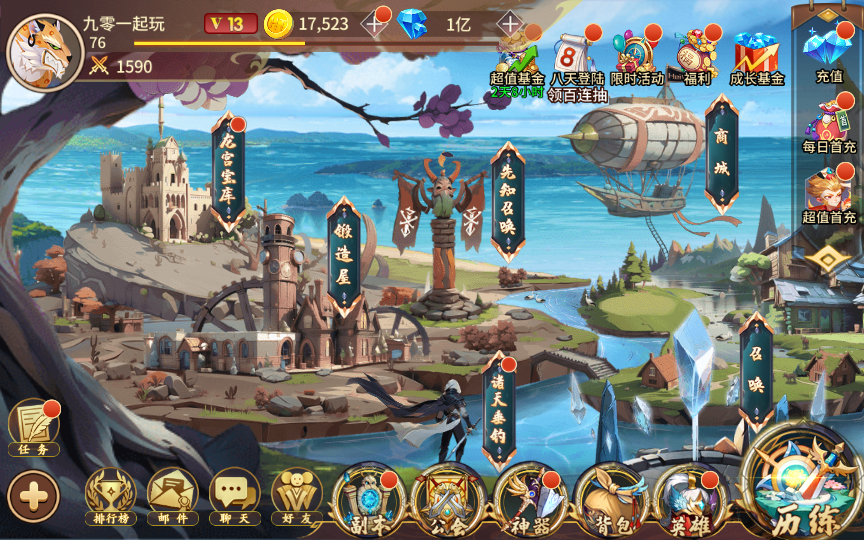Click the fox player avatar portrait
The width and height of the screenshot is (864, 540).
[x=43, y=52]
